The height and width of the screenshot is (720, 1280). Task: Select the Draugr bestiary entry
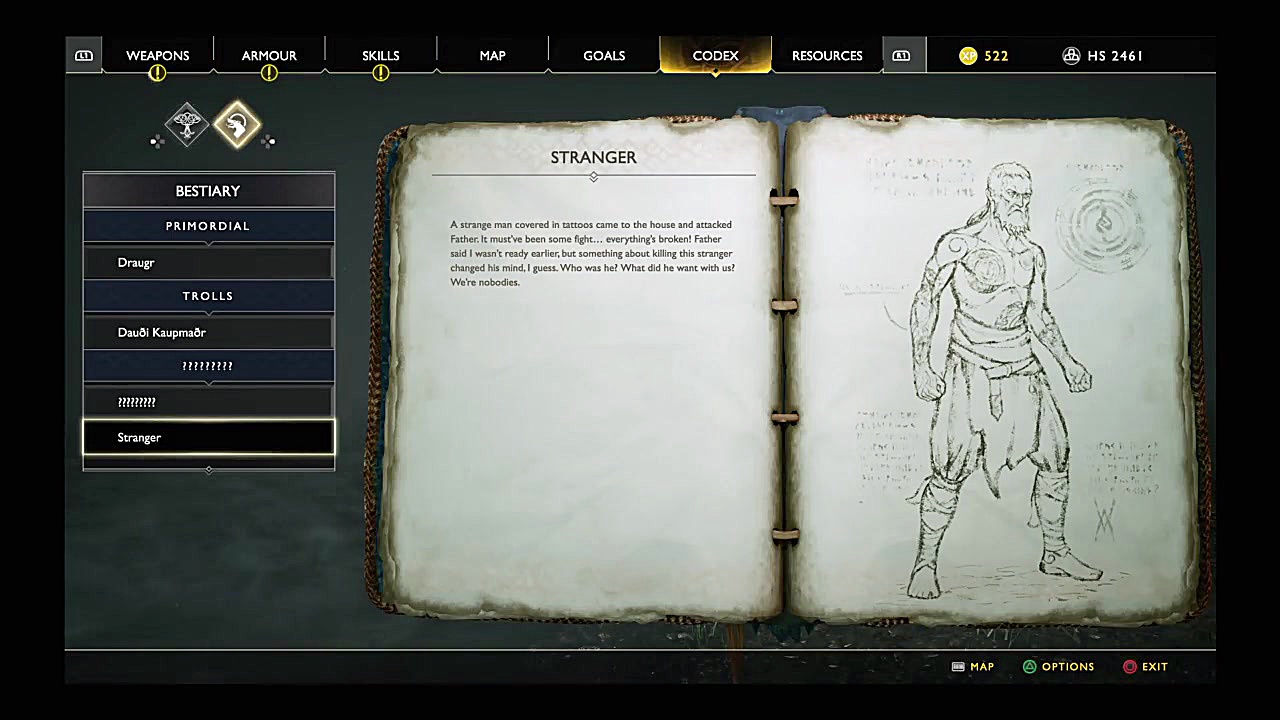(208, 263)
